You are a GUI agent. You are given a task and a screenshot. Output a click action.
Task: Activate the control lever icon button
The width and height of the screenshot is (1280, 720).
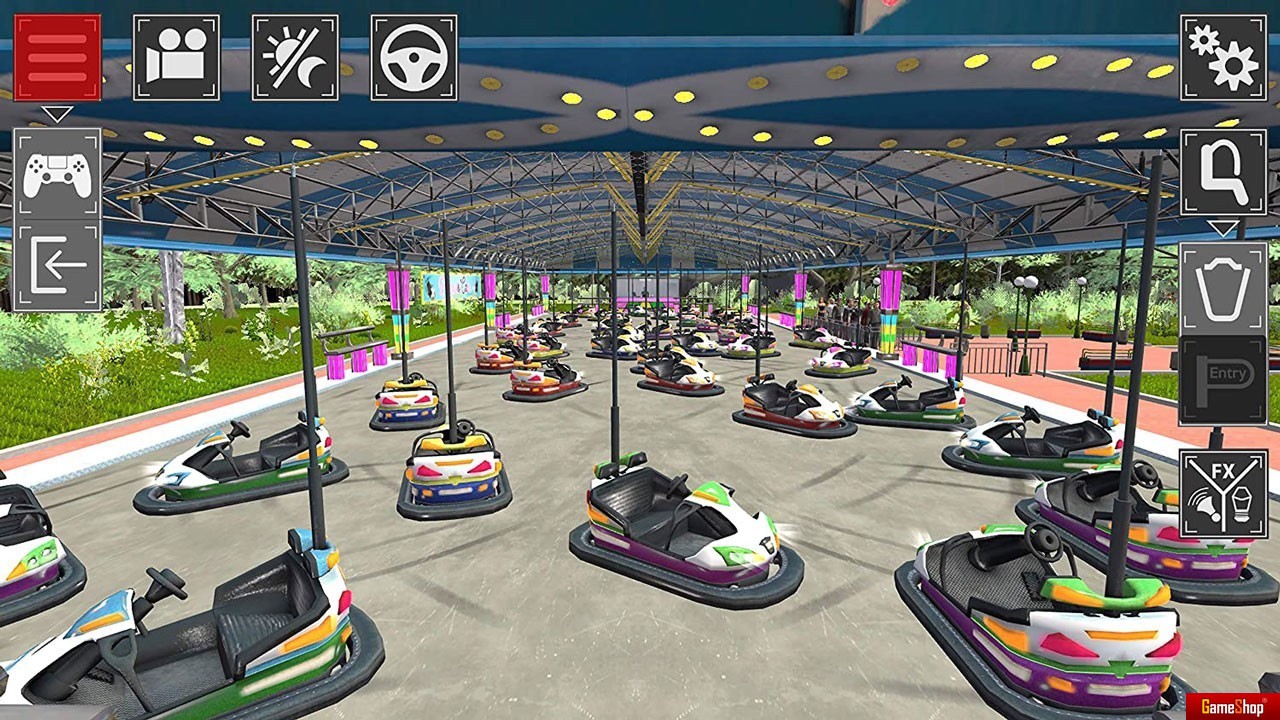point(1223,173)
